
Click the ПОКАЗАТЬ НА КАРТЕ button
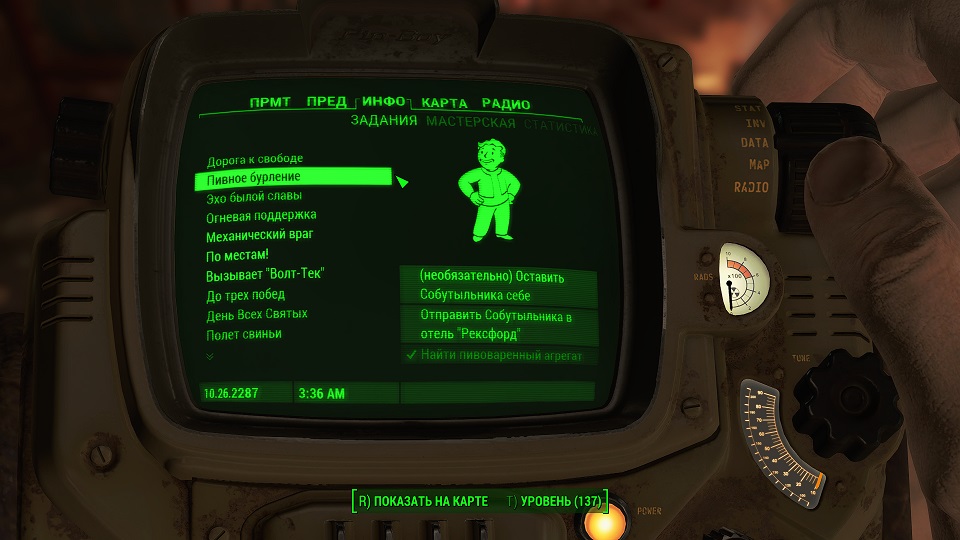pos(423,500)
